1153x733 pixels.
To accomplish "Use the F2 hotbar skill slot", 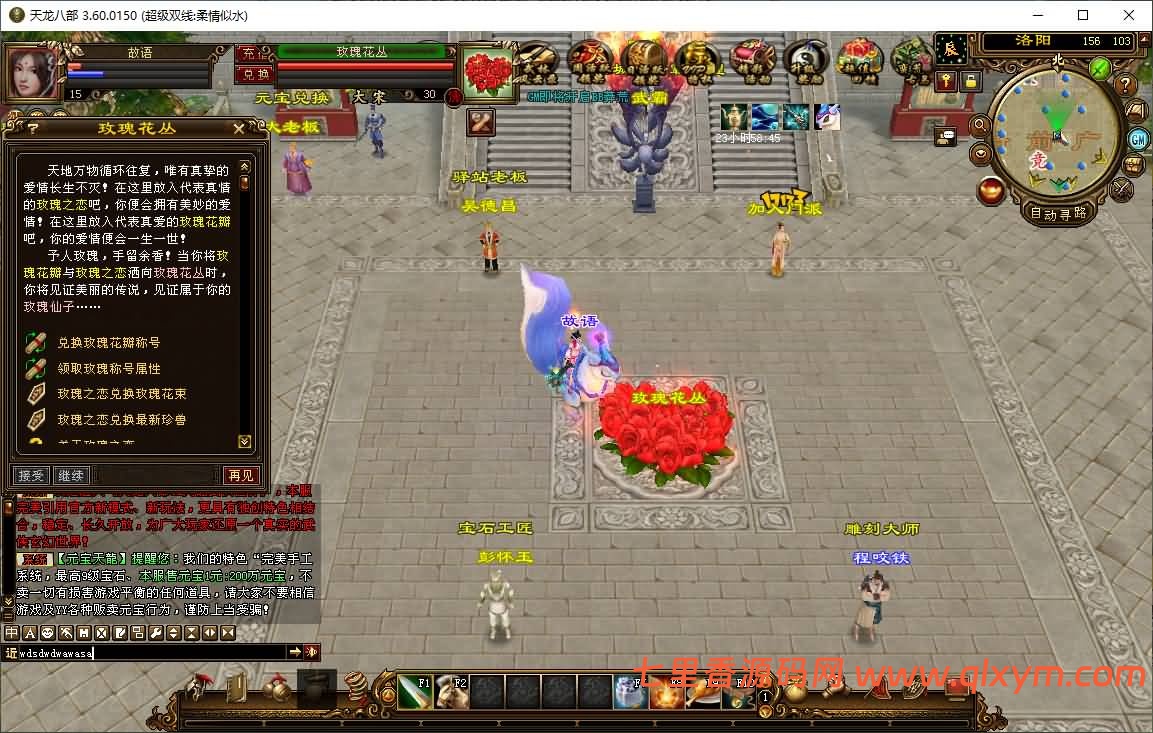I will point(452,691).
